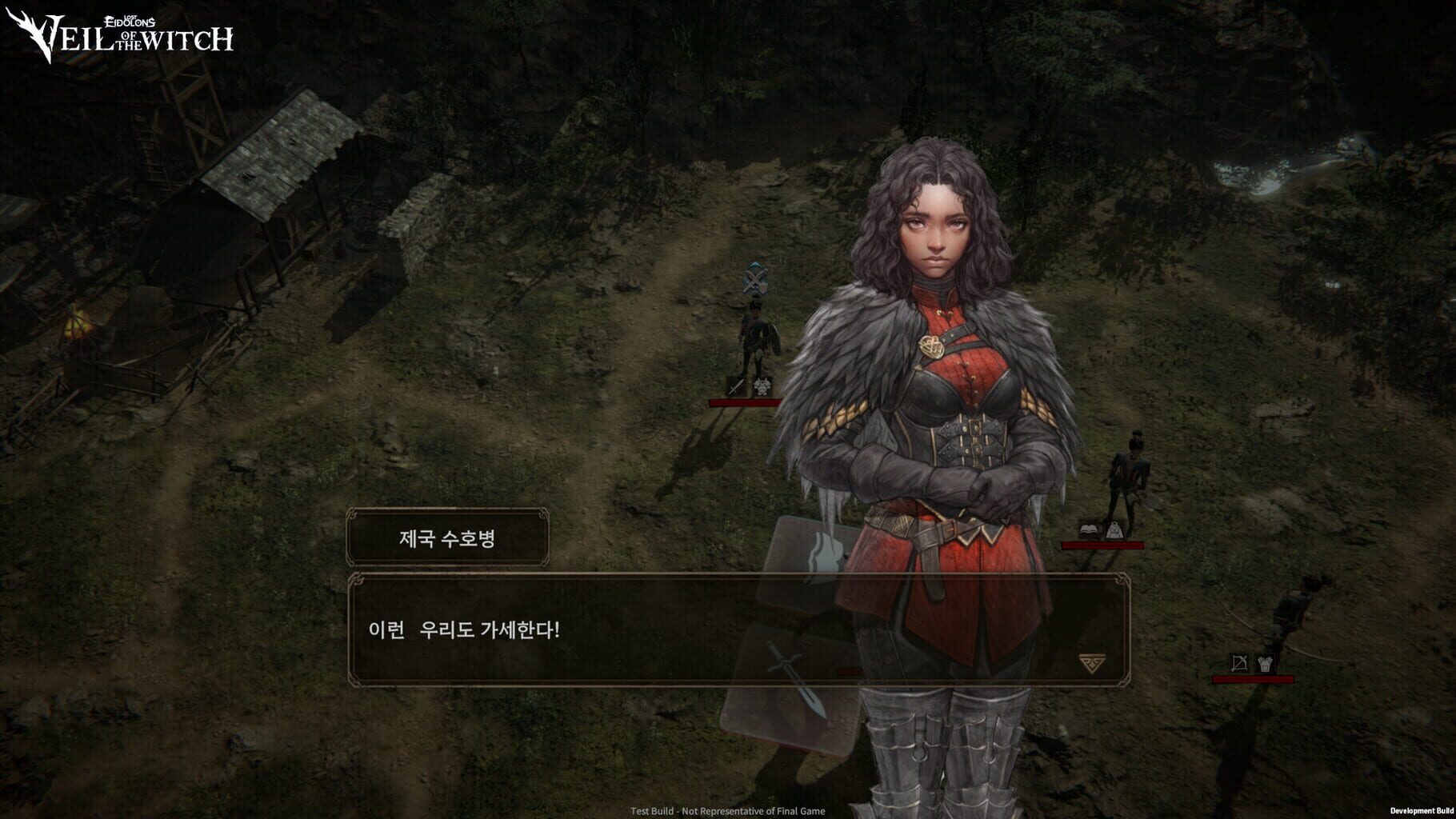This screenshot has height=819, width=1456.
Task: Click the imperial soldier unit on the battlefield
Action: [753, 336]
